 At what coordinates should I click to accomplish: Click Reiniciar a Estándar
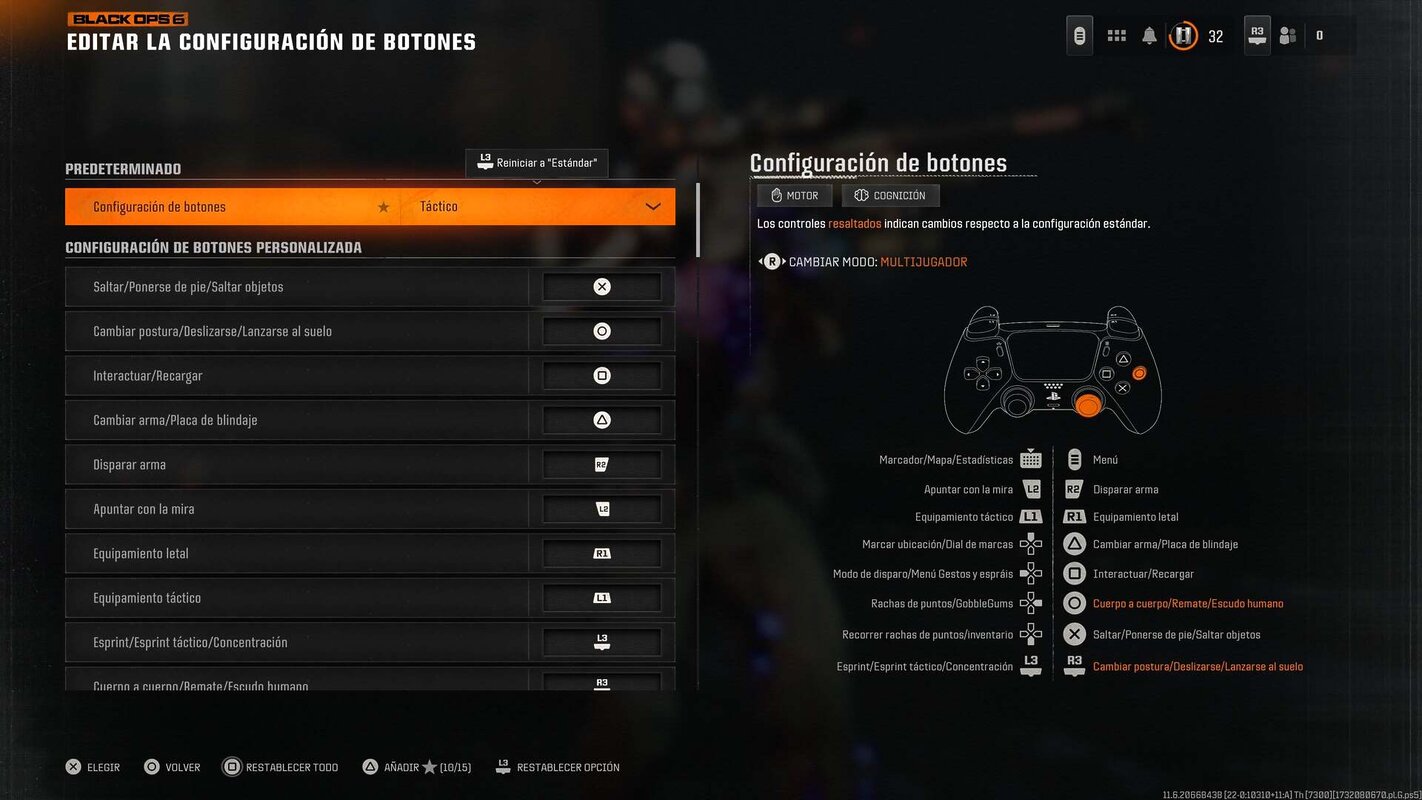pyautogui.click(x=537, y=162)
